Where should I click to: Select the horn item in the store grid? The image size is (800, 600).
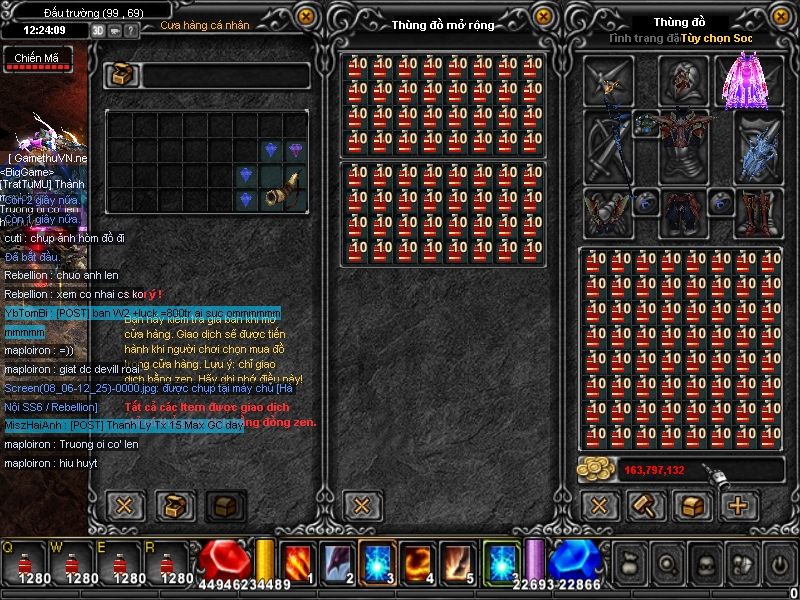(x=283, y=188)
